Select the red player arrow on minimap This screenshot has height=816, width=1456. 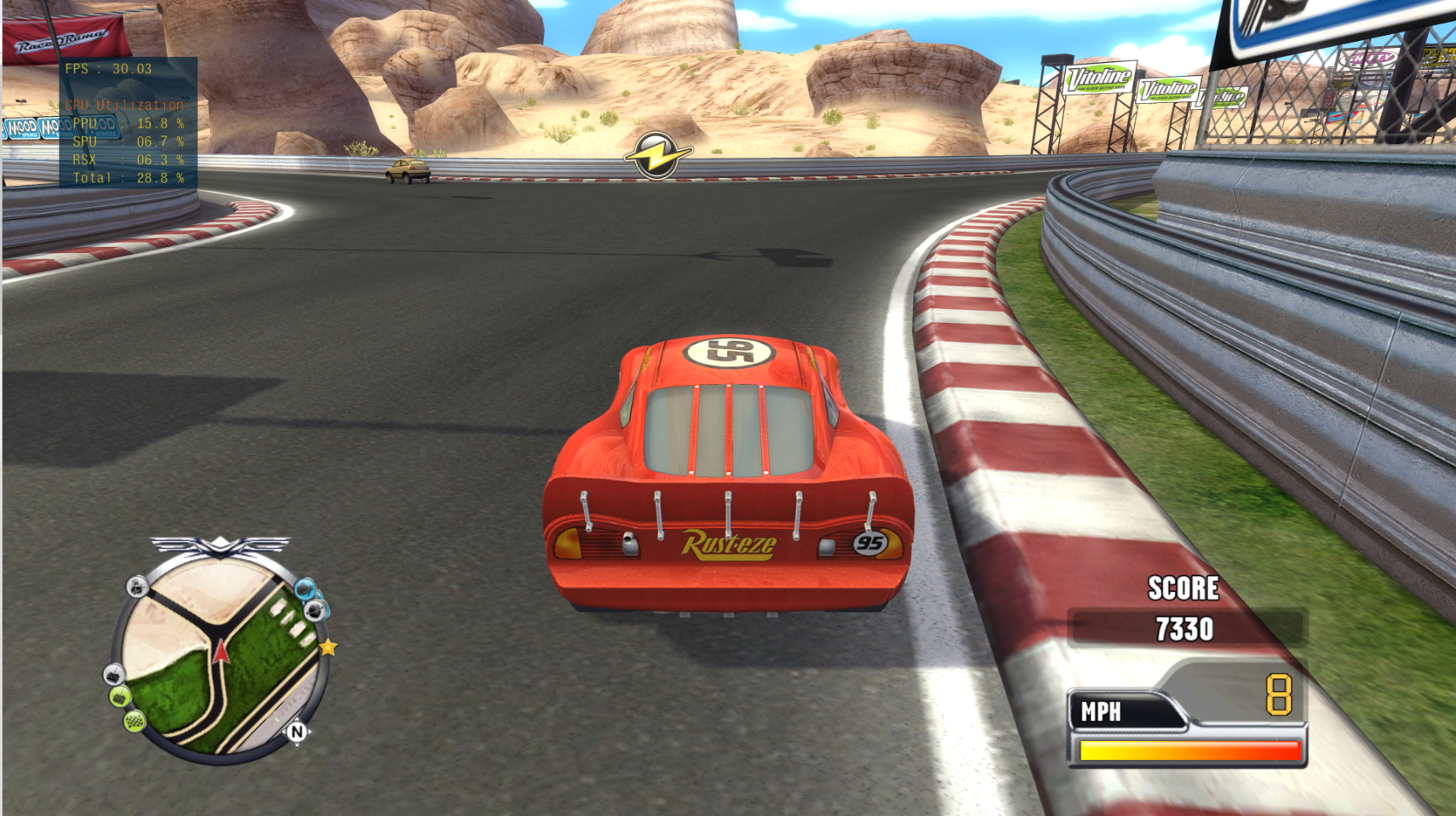click(221, 652)
